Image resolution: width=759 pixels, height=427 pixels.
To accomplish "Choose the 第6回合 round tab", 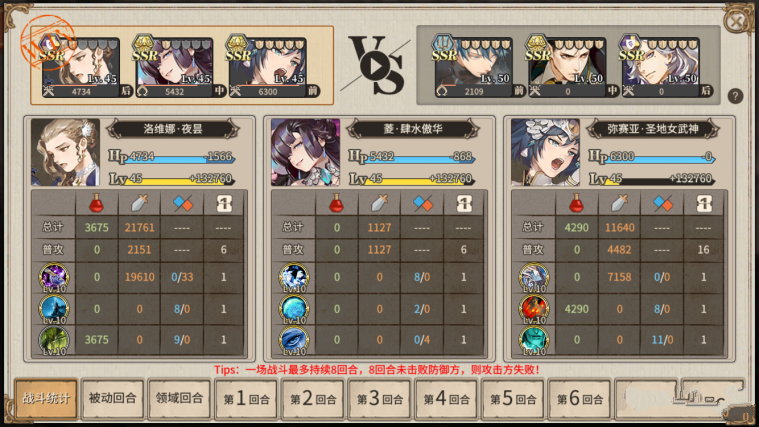I will [579, 399].
